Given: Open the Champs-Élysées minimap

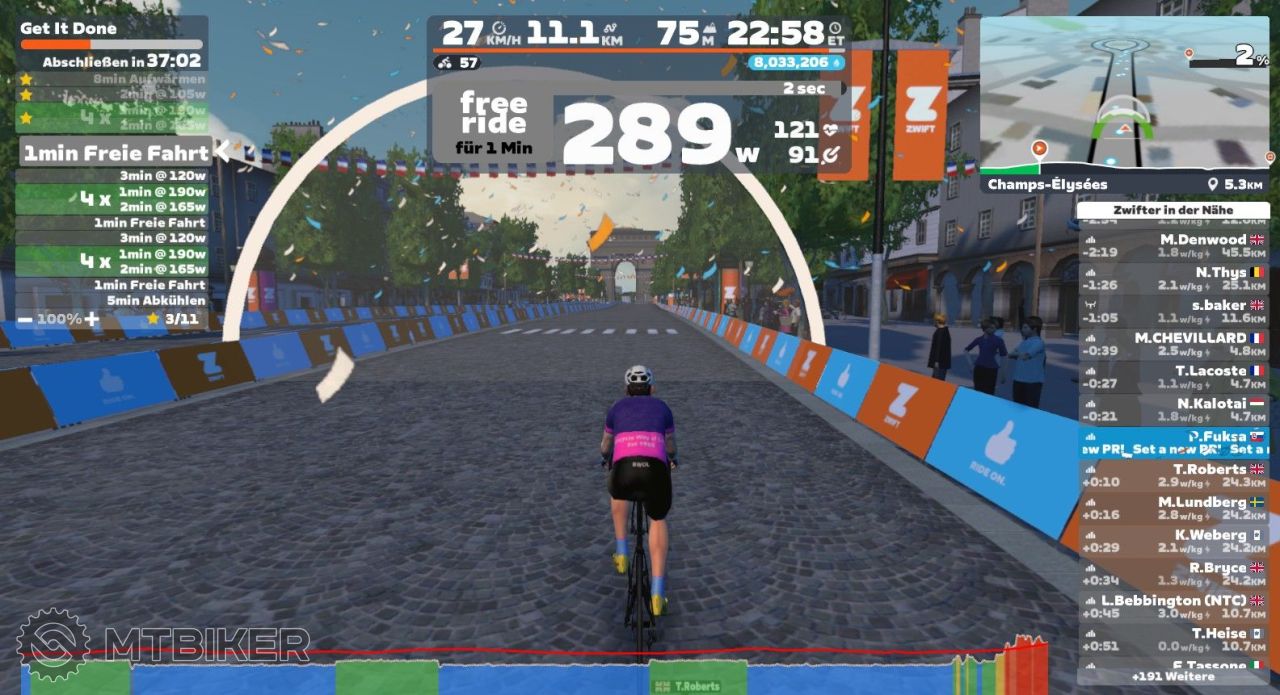Looking at the screenshot, I should click(x=1125, y=93).
